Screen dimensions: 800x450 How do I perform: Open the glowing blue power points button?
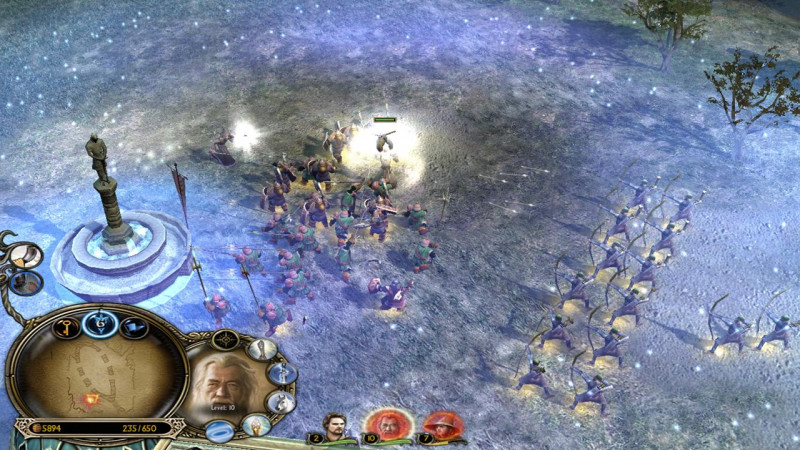click(x=100, y=322)
